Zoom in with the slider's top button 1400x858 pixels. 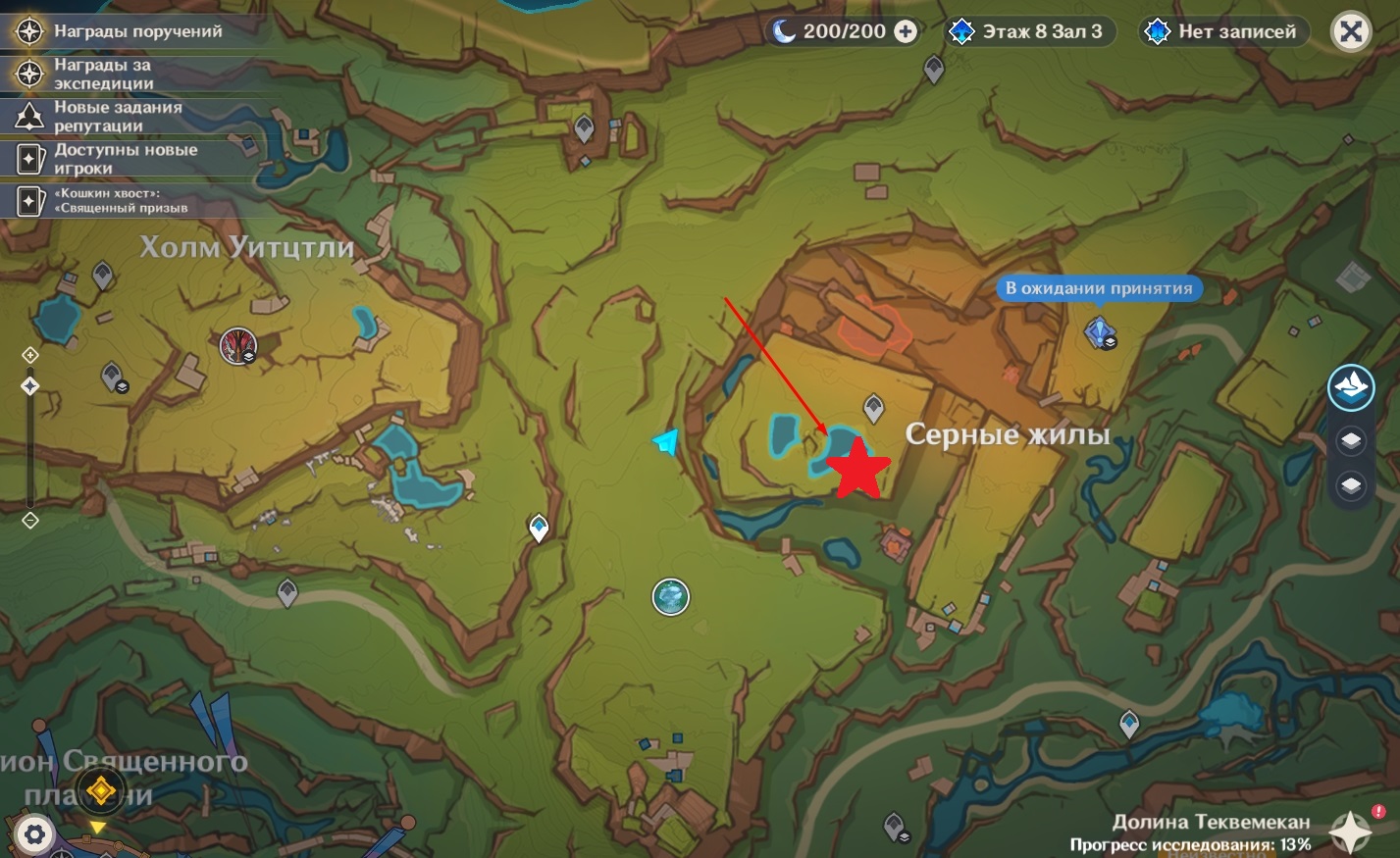point(30,355)
